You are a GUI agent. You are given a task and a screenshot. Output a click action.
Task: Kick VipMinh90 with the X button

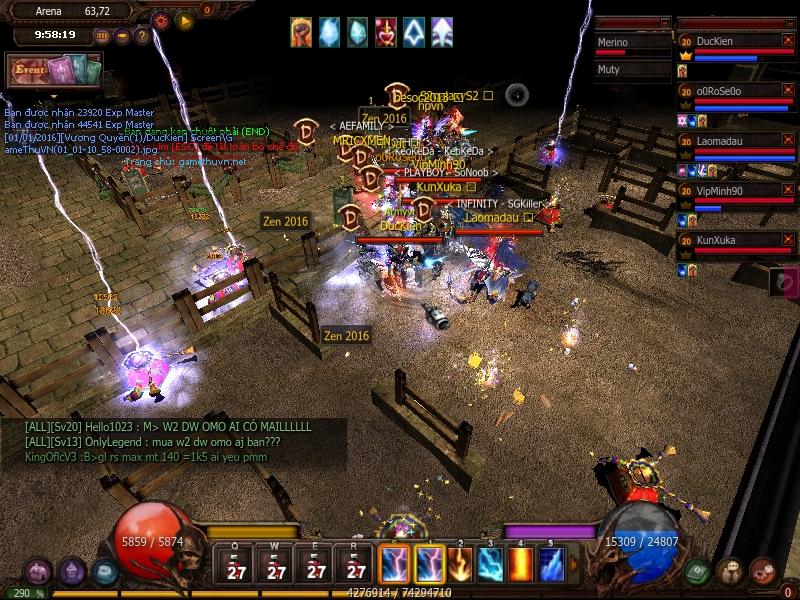[787, 190]
